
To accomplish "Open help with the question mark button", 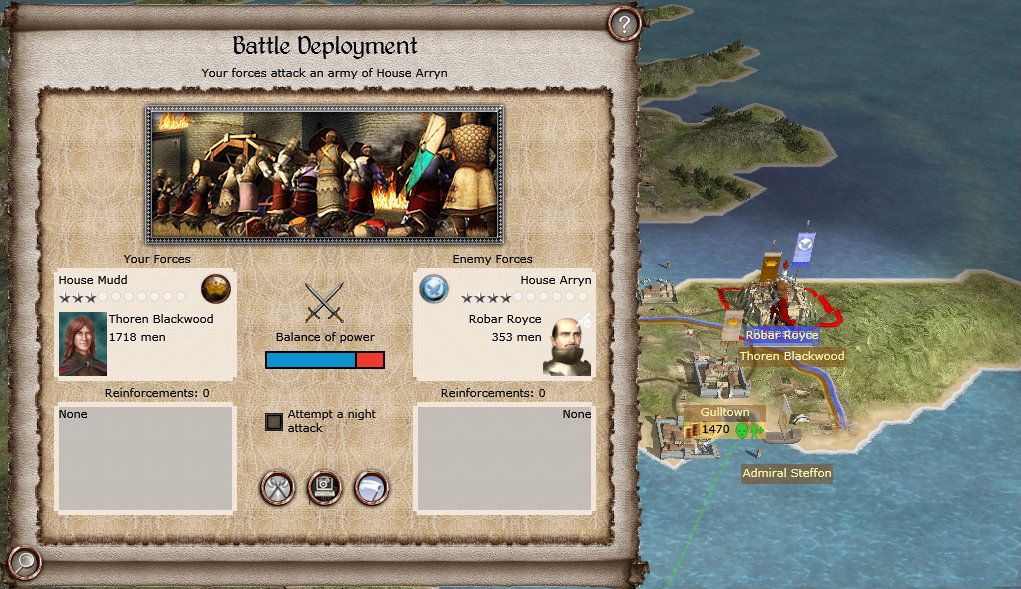I will pos(624,24).
